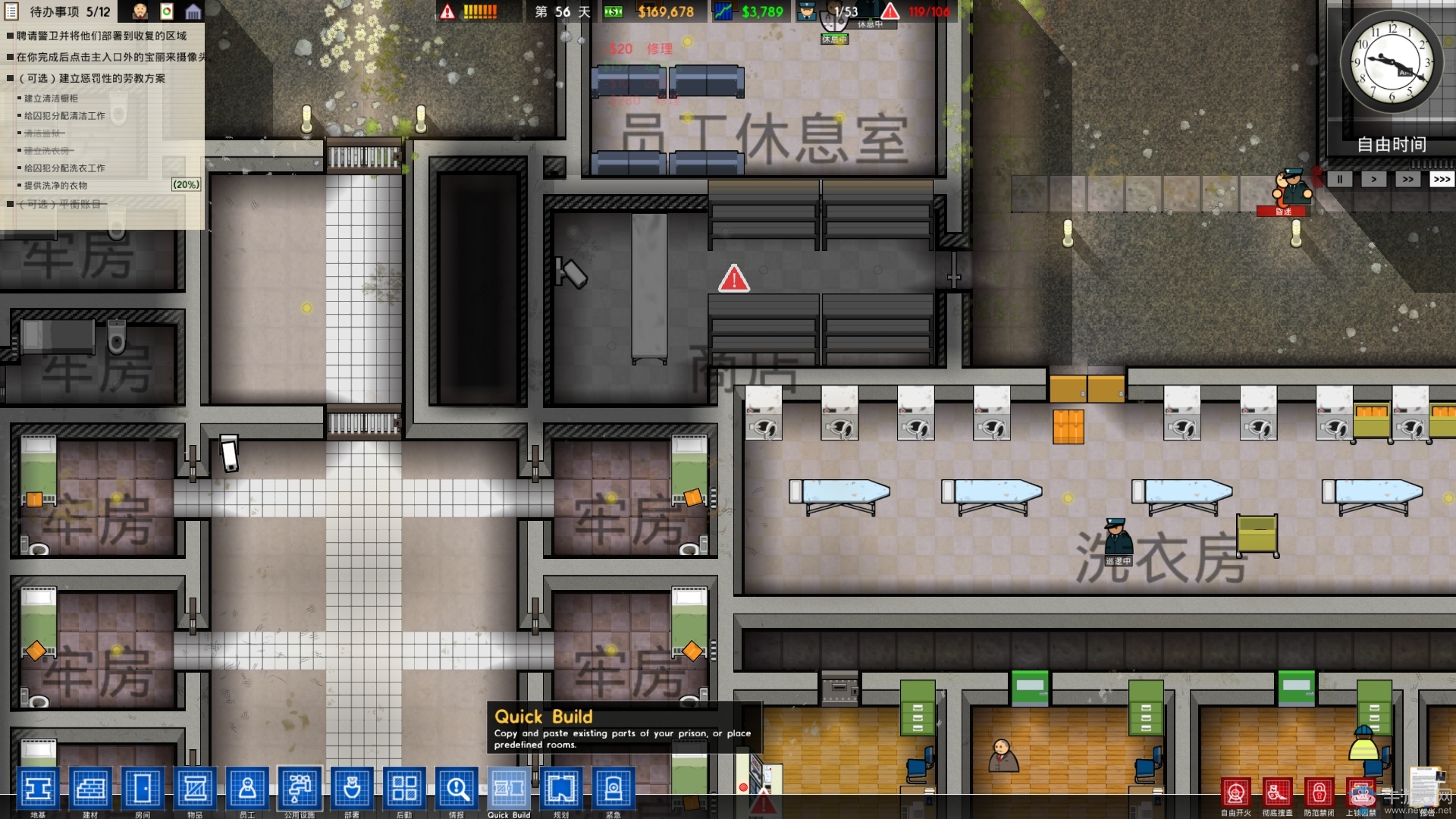This screenshot has width=1456, height=819.
Task: Select the 后勤 (Logistics) toolbar button
Action: point(404,789)
